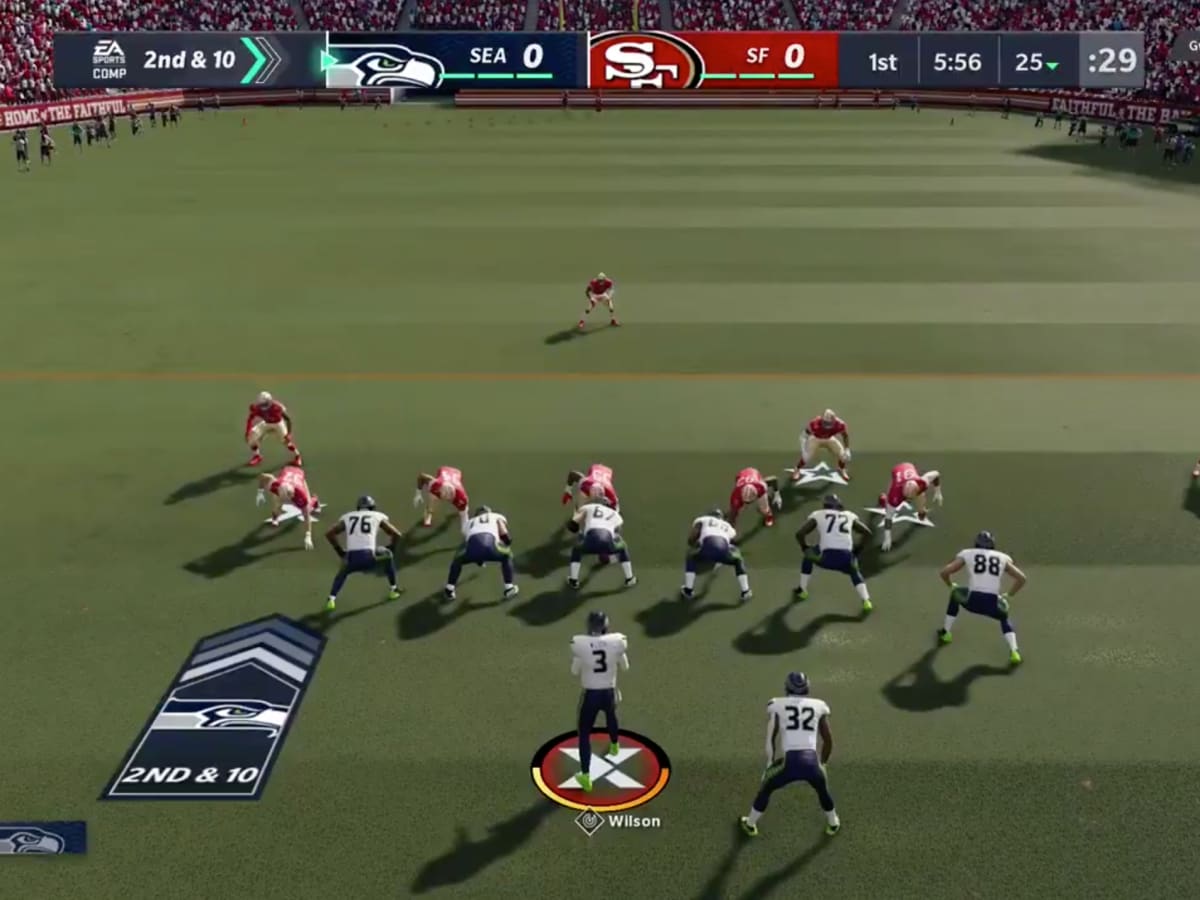1200x900 pixels.
Task: Click the 49ers logo on the scoreboard
Action: 645,61
